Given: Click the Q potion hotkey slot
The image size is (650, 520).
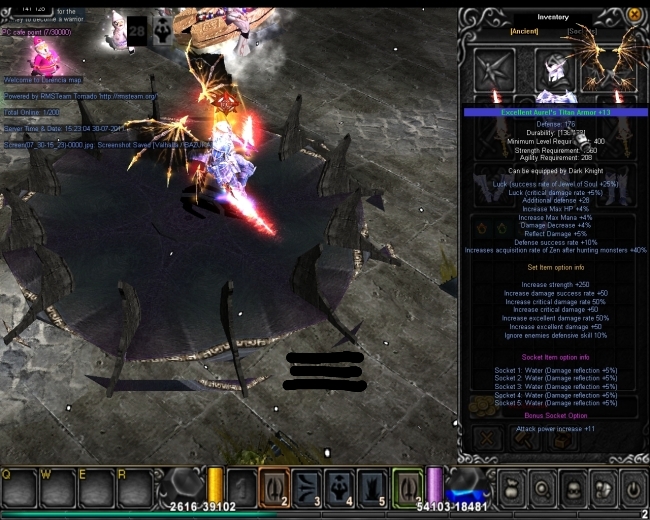Looking at the screenshot, I should coord(20,488).
